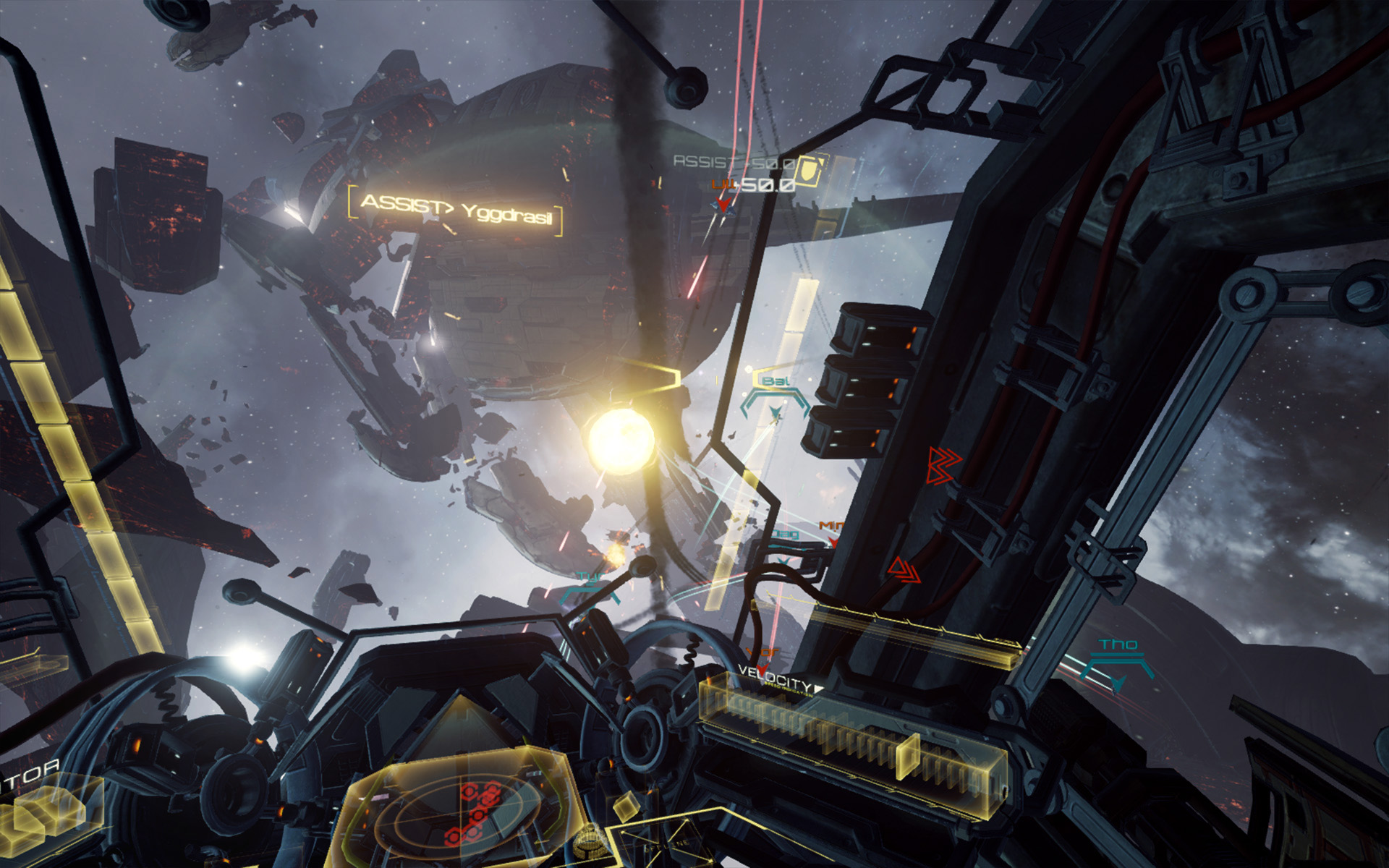Select the teal Dag teammate indicator
This screenshot has width=1389, height=868.
coord(786,534)
